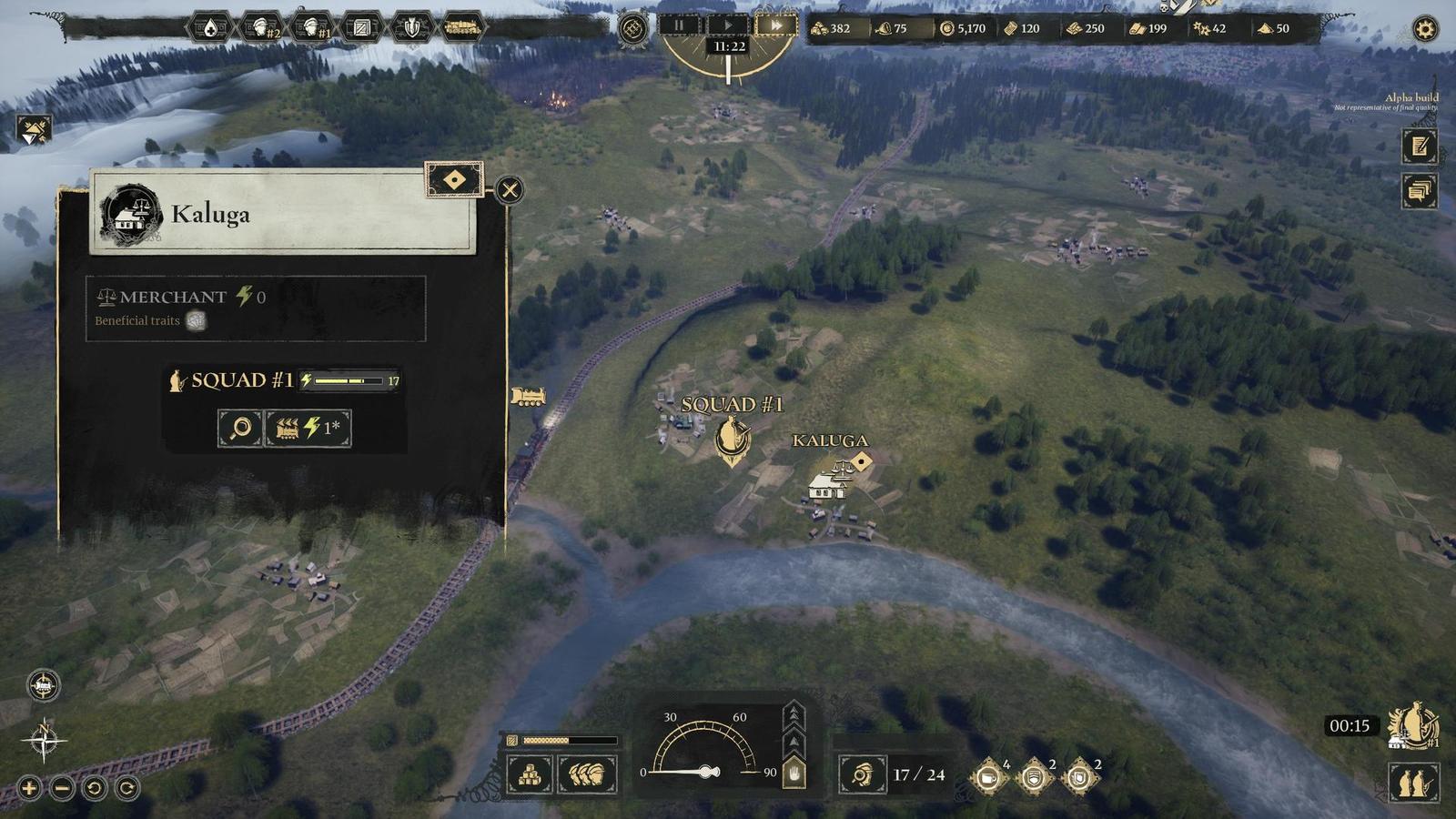Viewport: 1456px width, 819px height.
Task: Open the soldiers roster button at the bottom
Action: tap(587, 775)
